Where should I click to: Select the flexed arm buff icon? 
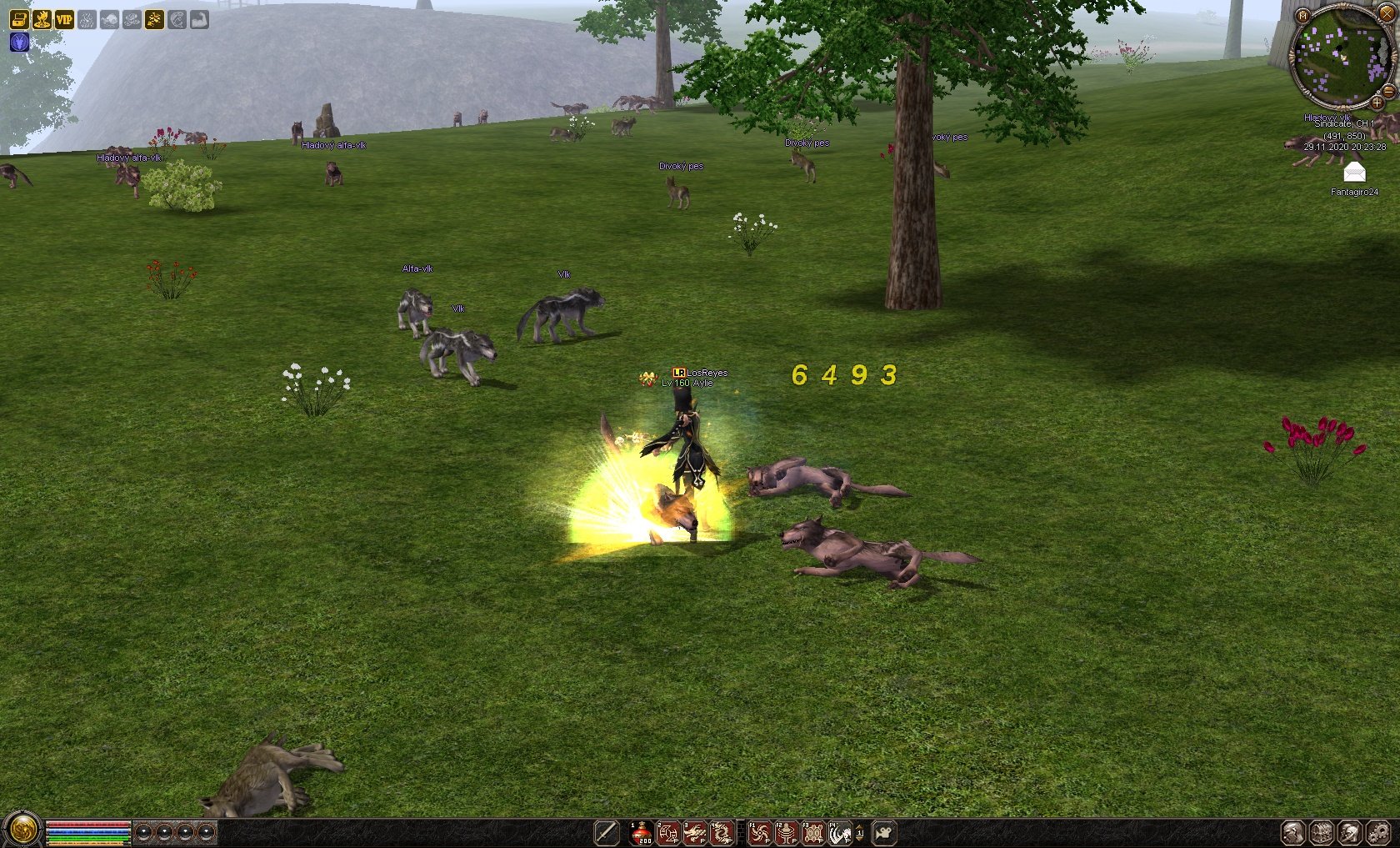point(199,19)
